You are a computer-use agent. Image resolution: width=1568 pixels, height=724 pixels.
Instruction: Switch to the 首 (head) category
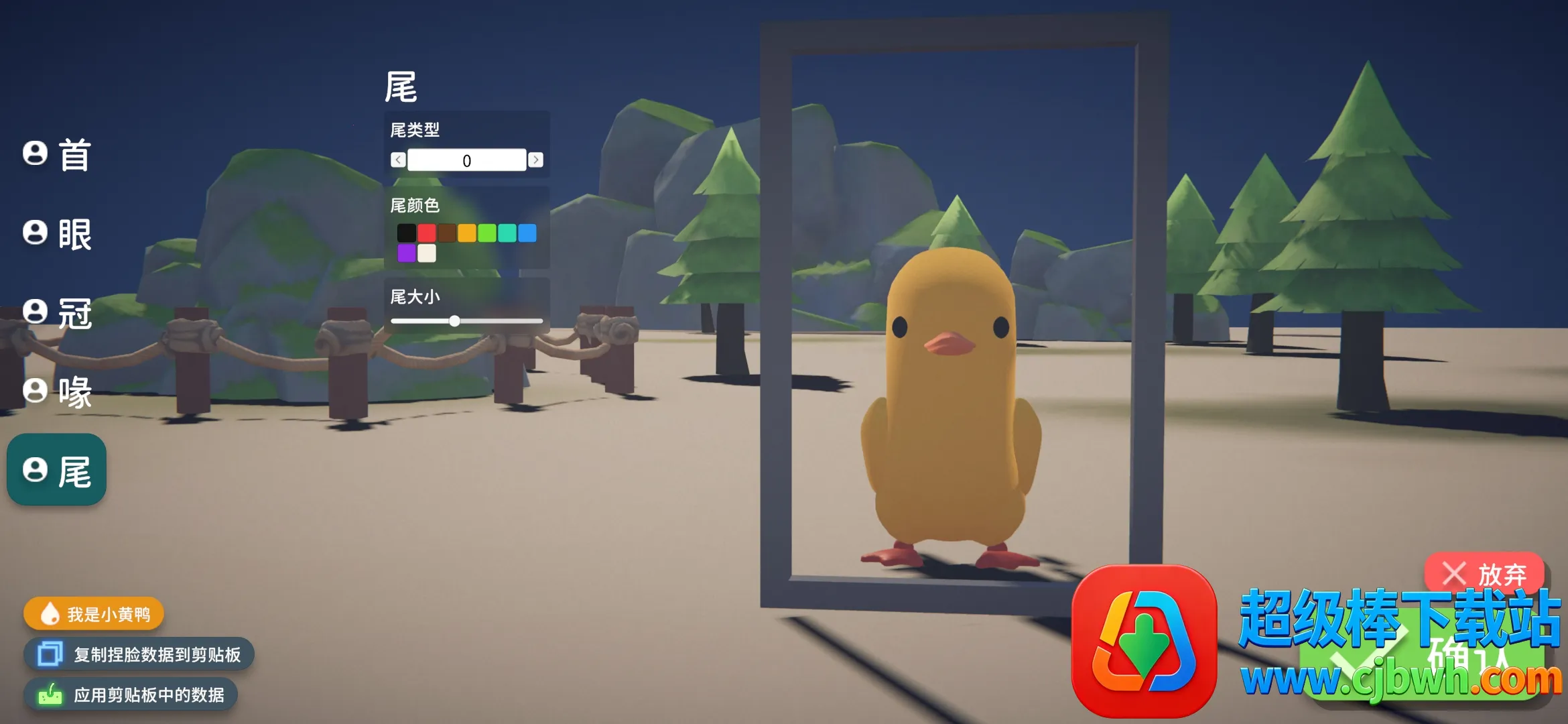tap(58, 155)
